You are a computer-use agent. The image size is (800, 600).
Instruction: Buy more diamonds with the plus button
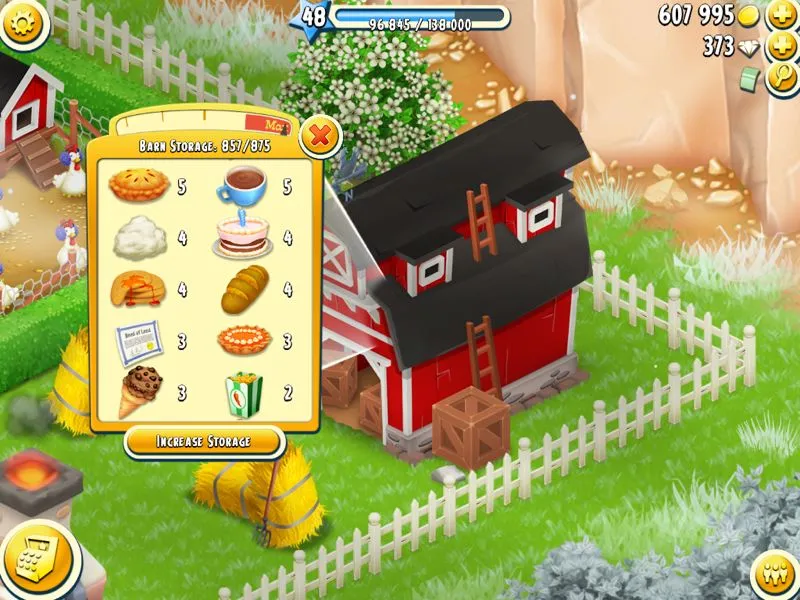click(x=781, y=47)
